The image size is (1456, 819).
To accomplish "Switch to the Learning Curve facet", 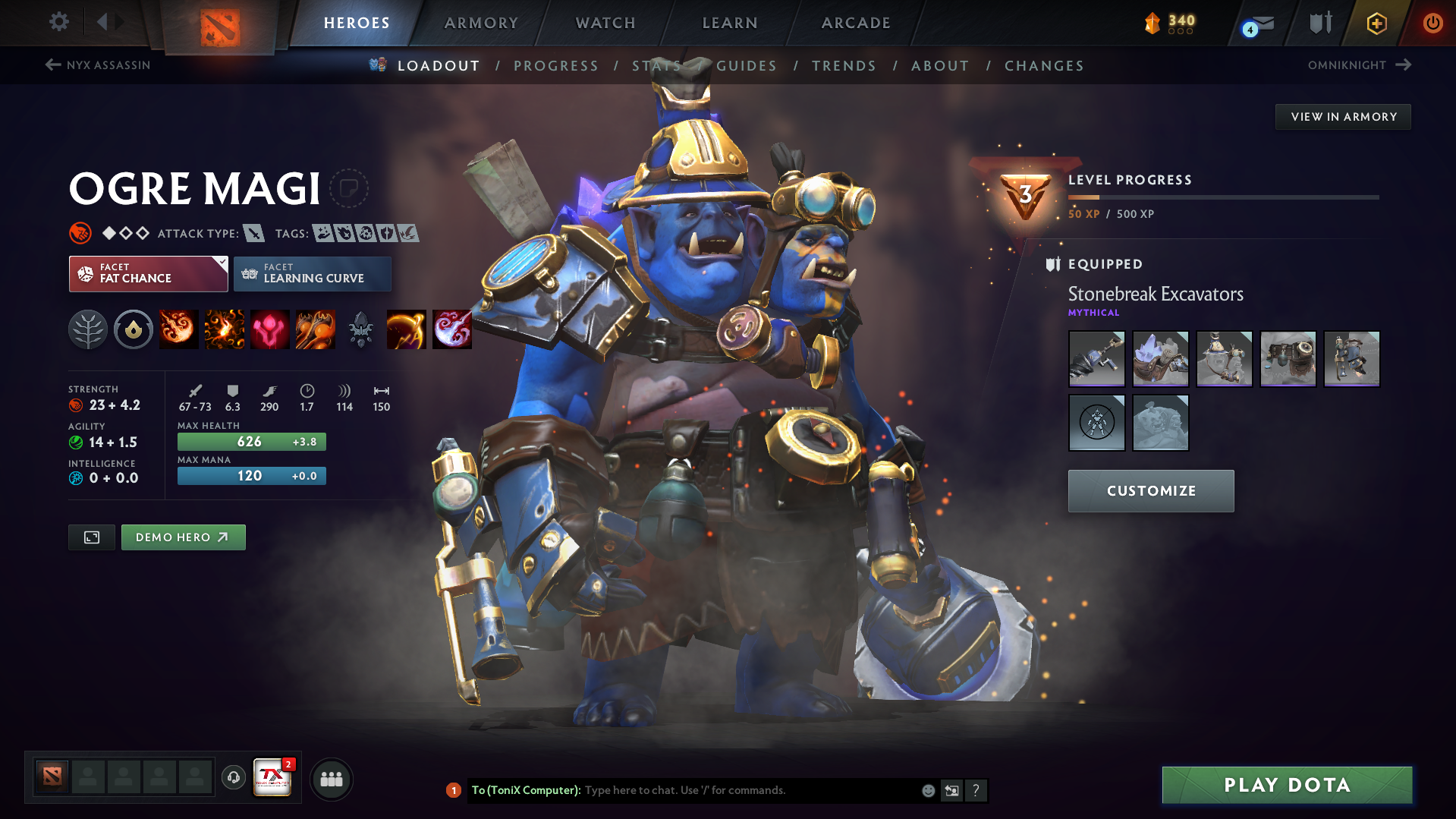I will (x=312, y=273).
